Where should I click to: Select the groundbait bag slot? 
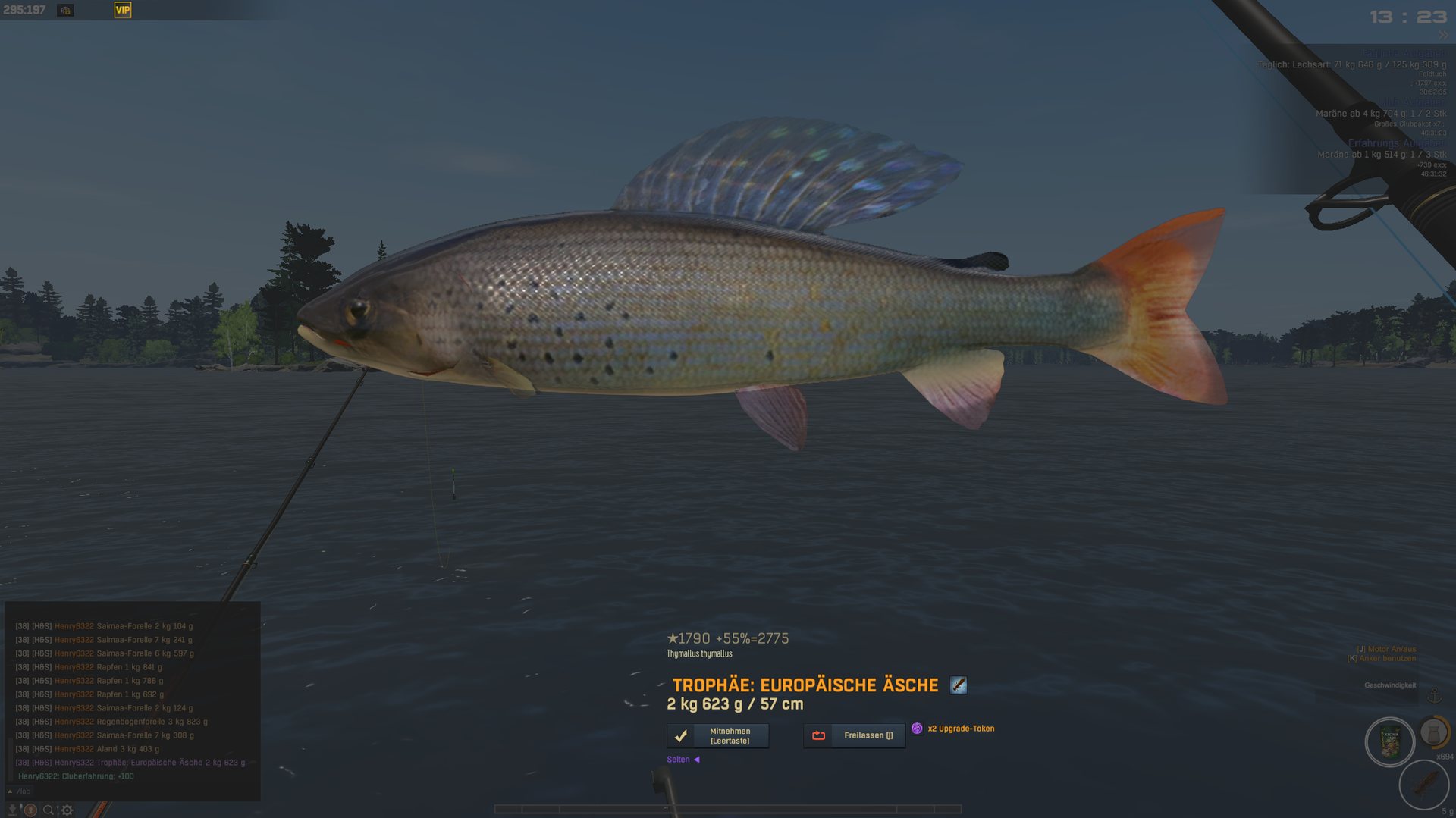pyautogui.click(x=1389, y=742)
